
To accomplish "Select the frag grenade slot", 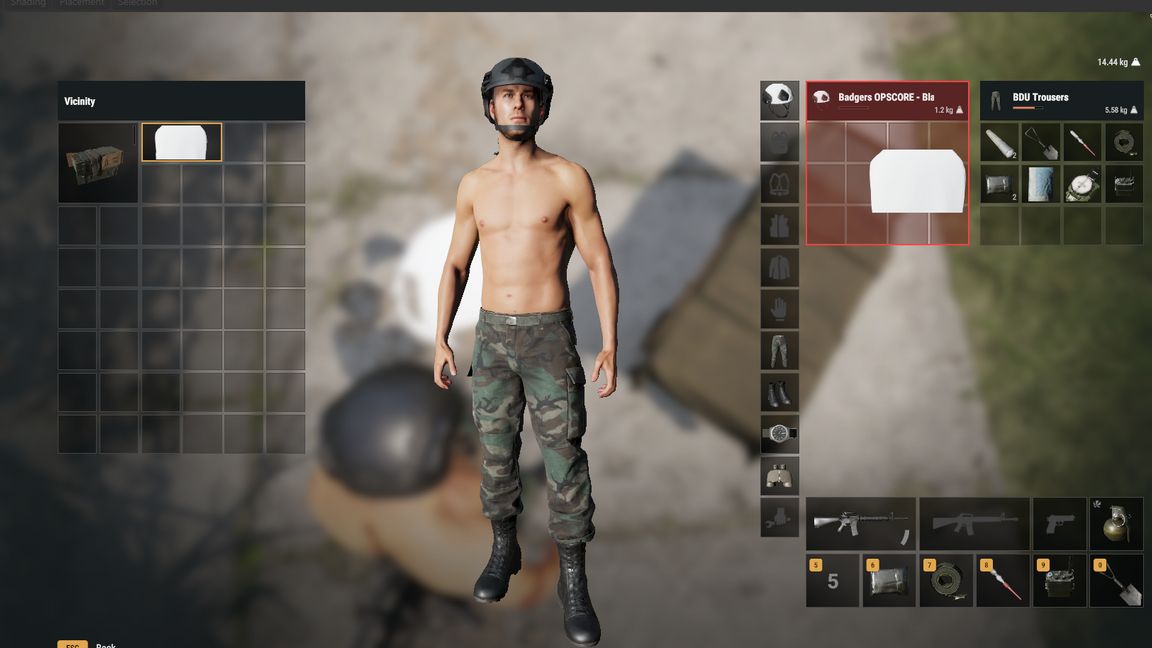I will [1116, 523].
